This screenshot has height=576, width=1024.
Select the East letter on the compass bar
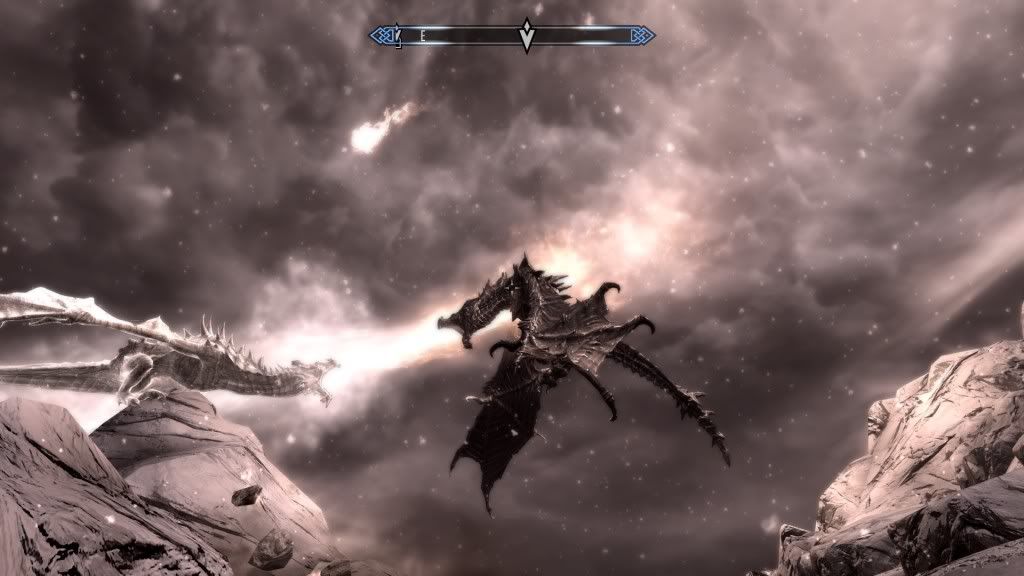(x=424, y=36)
